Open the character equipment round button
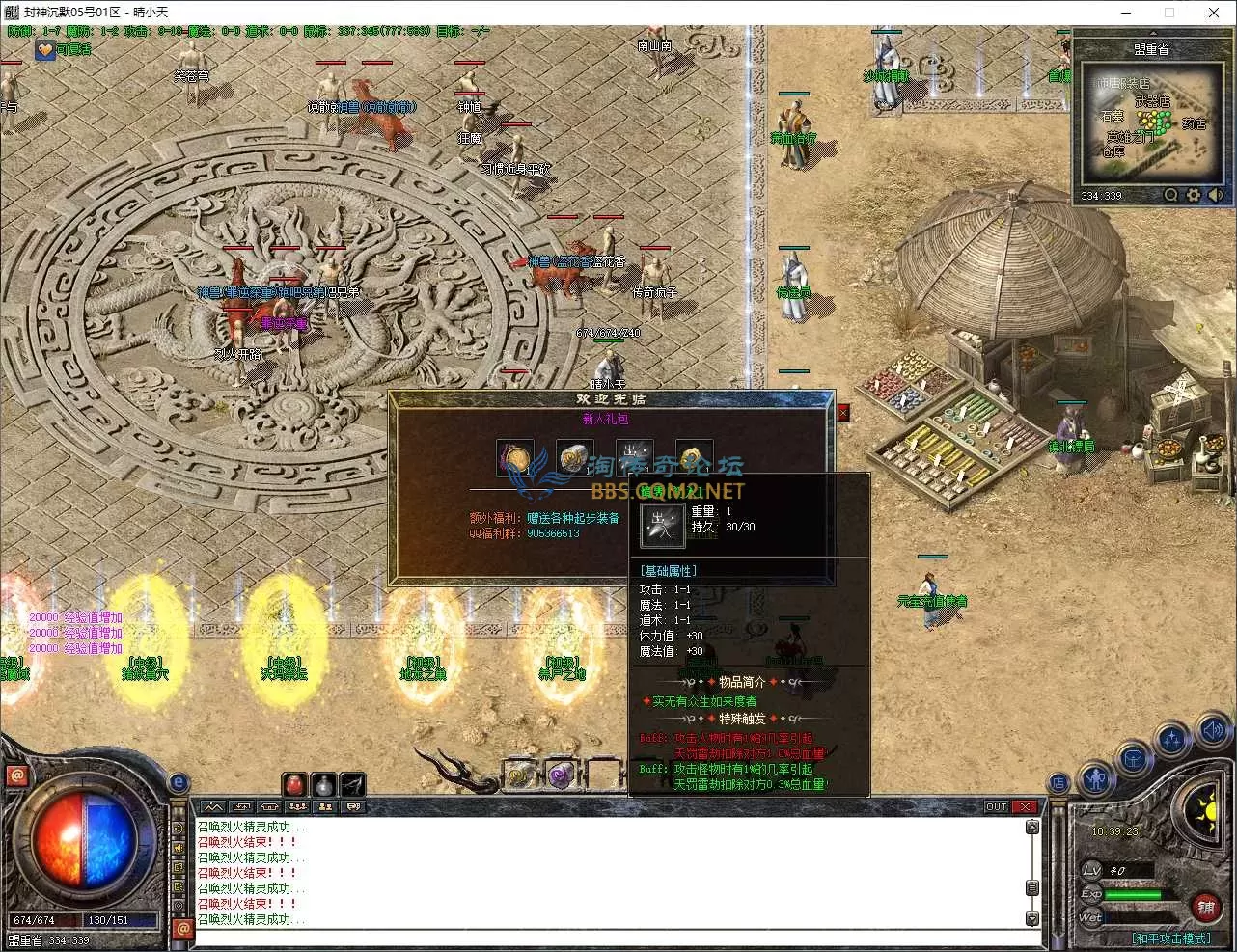 coord(1095,776)
